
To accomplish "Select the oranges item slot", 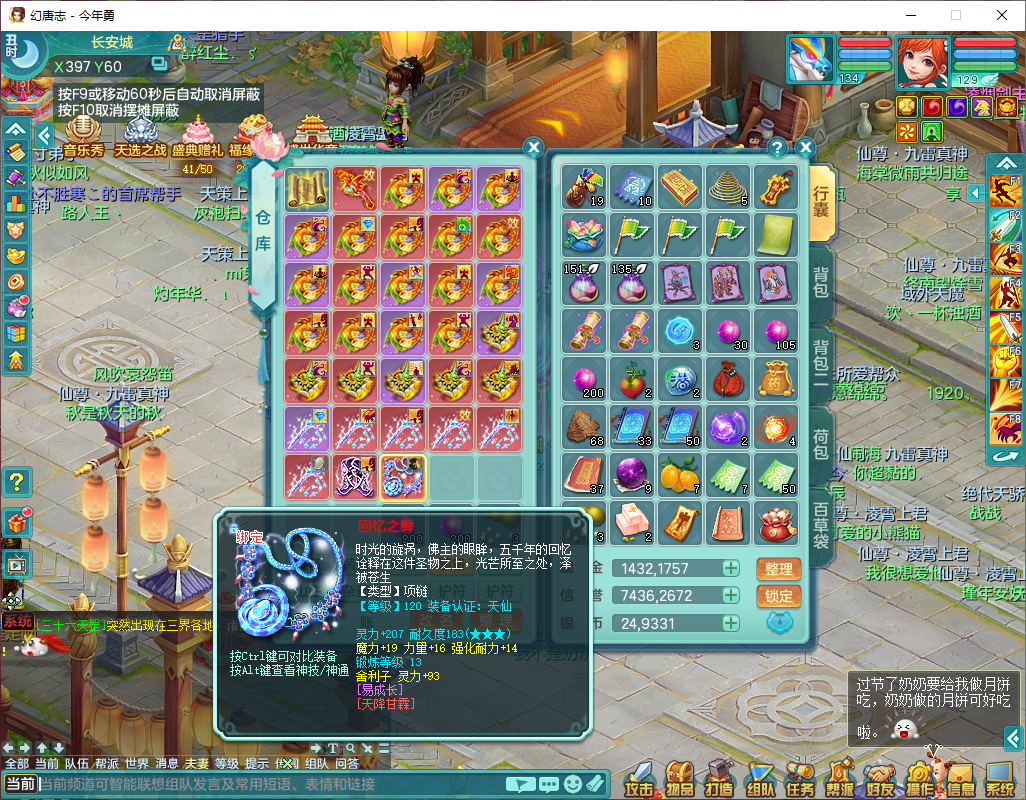I will coord(680,473).
